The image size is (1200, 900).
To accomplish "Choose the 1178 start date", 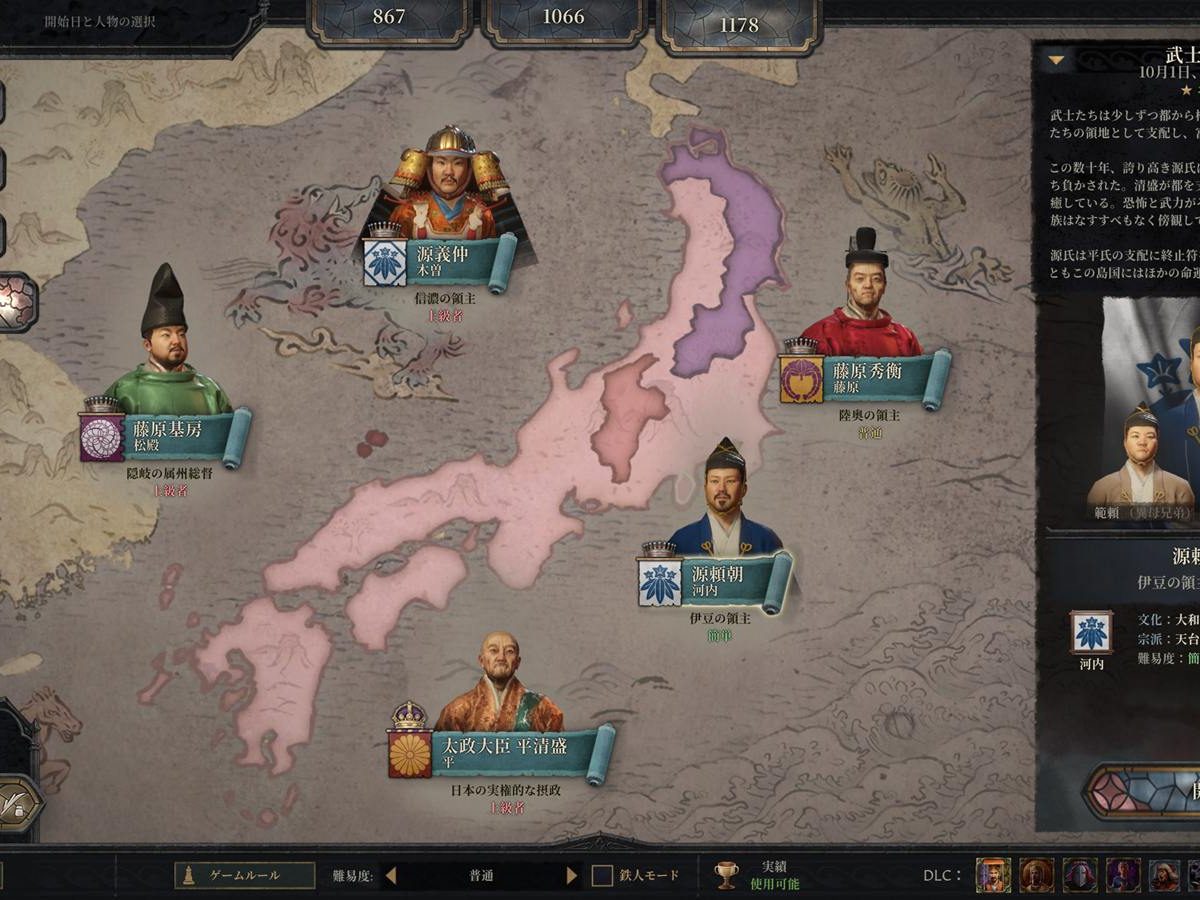I will point(739,24).
